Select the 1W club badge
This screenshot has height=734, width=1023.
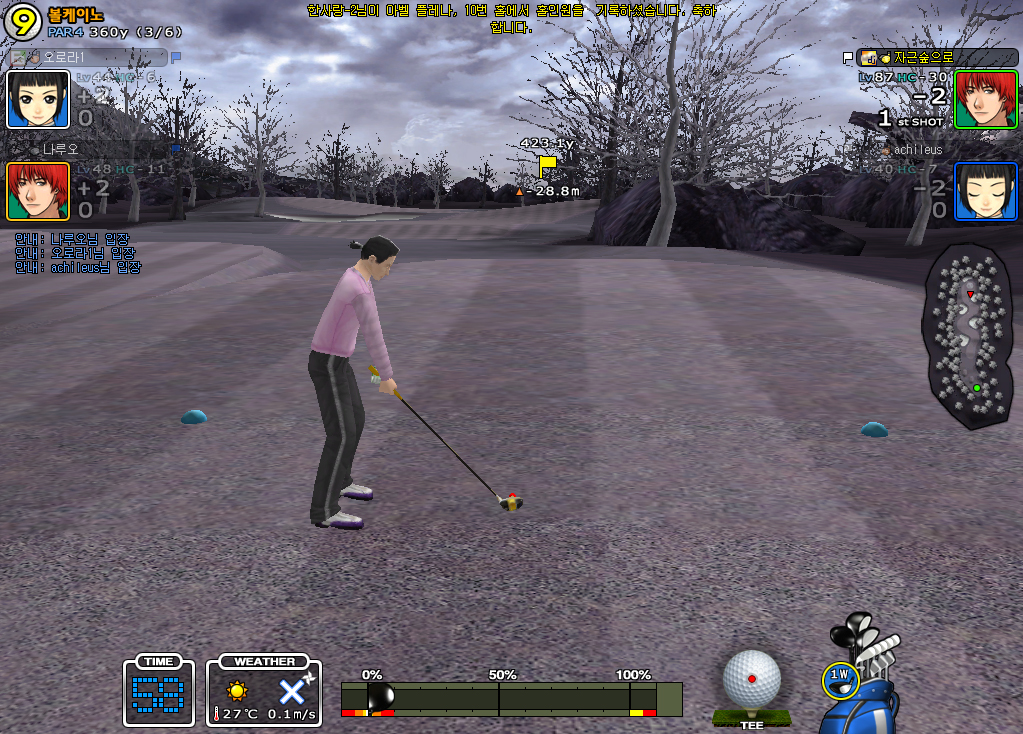tap(840, 680)
